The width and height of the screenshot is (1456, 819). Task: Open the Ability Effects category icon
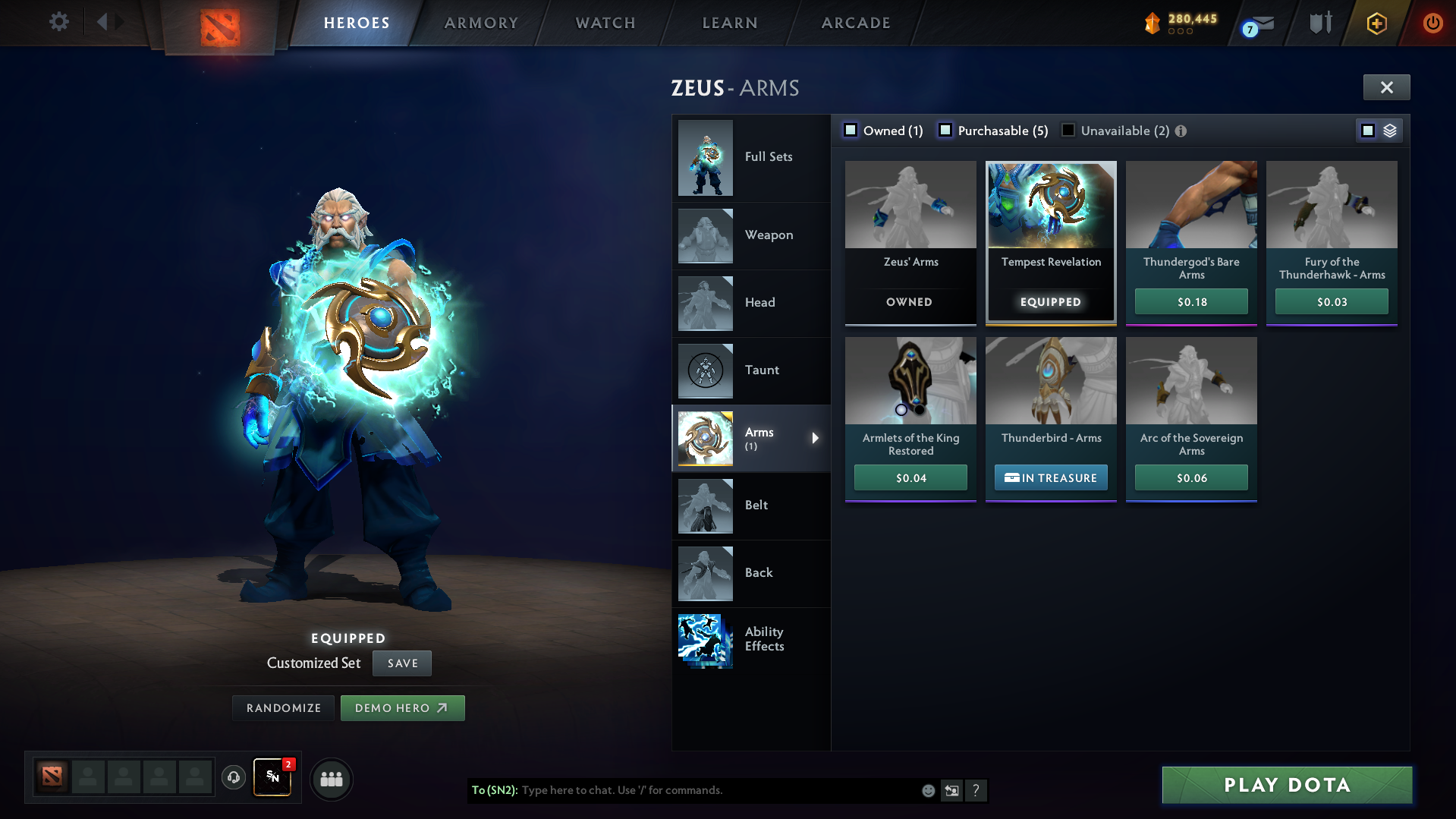coord(705,640)
